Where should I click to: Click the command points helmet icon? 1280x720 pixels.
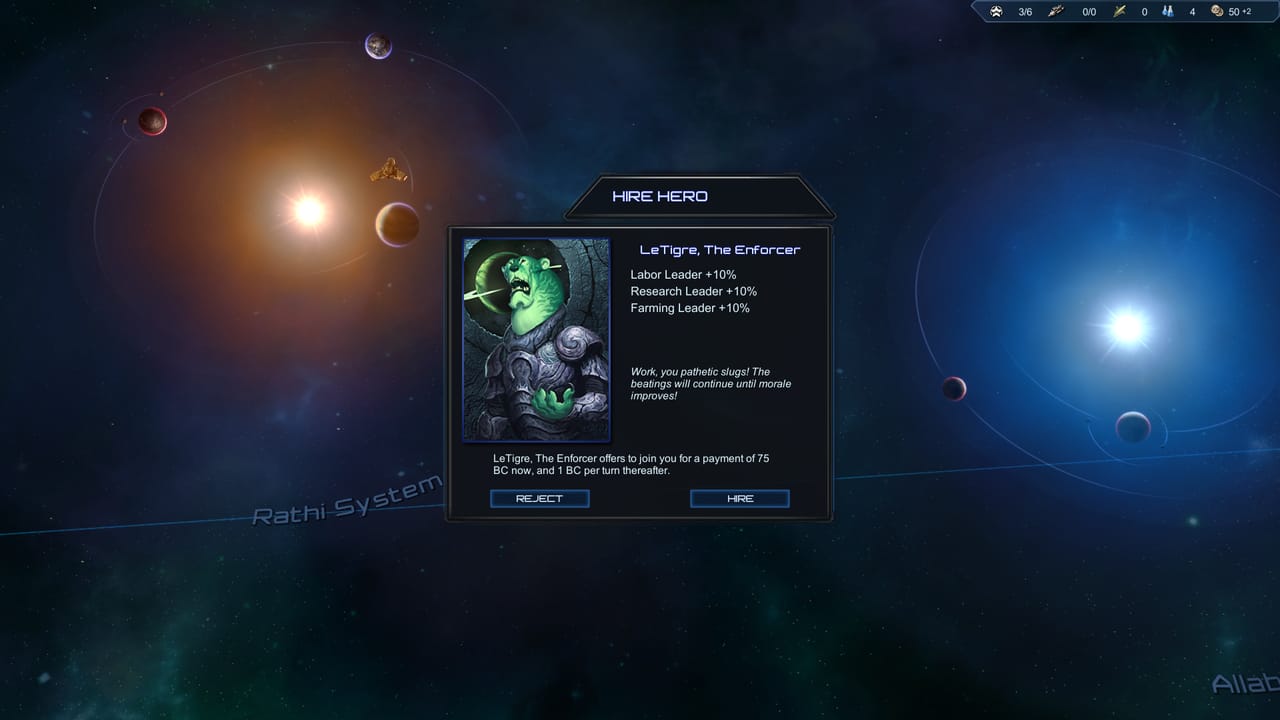pyautogui.click(x=996, y=11)
